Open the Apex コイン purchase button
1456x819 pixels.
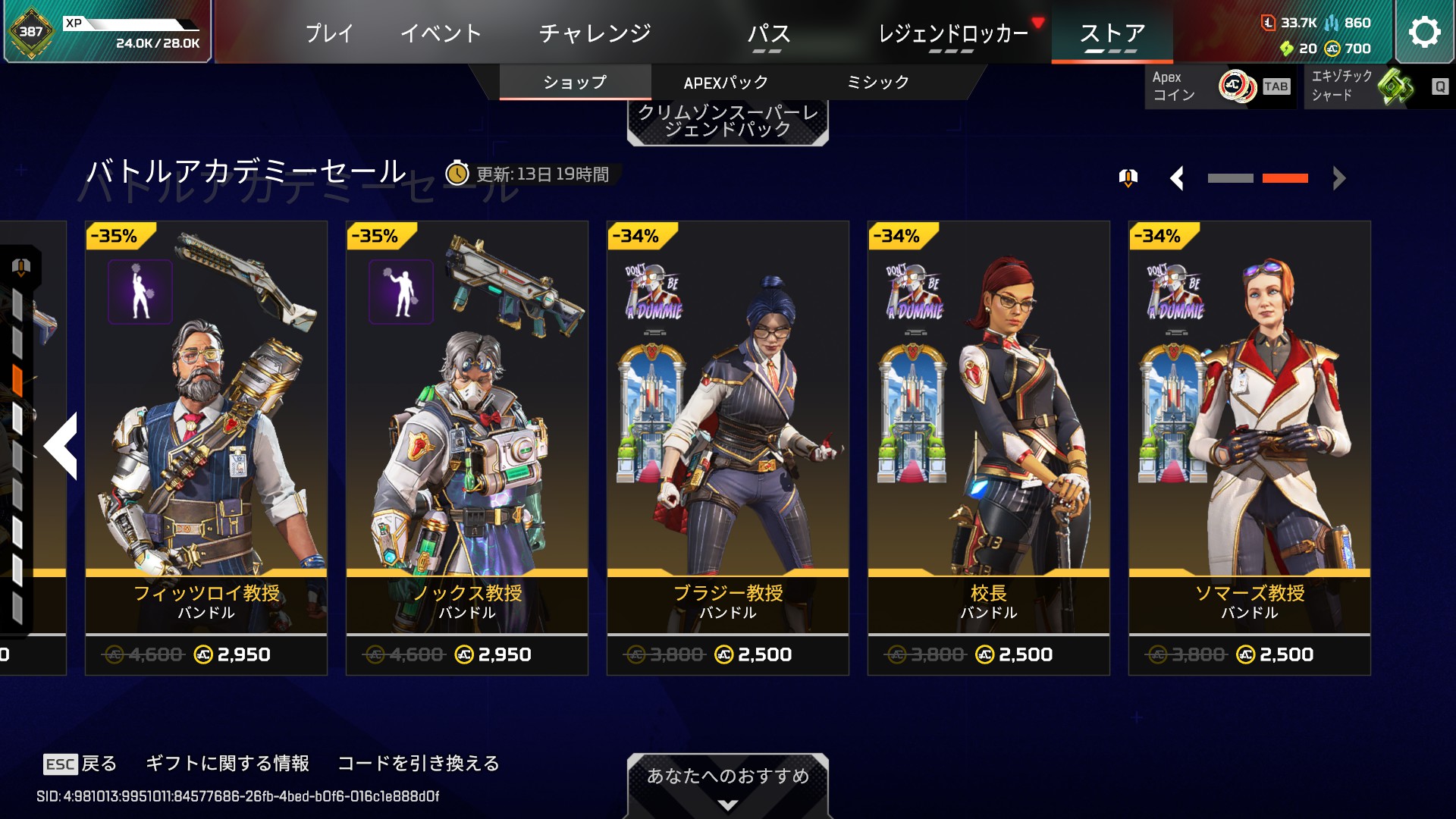[x=1219, y=86]
